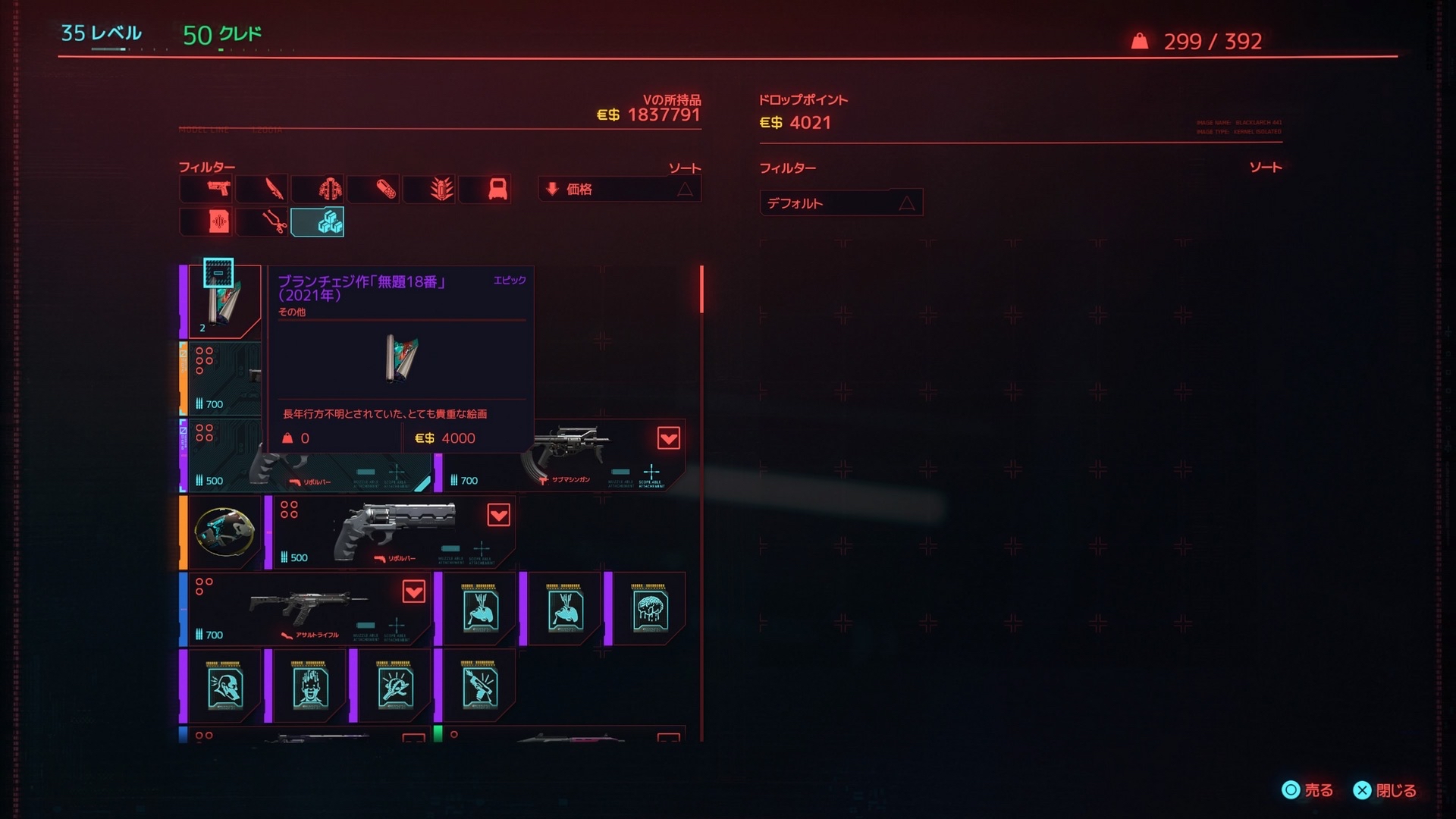Switch to the knife melee weapons filter
This screenshot has height=819, width=1456.
[263, 189]
